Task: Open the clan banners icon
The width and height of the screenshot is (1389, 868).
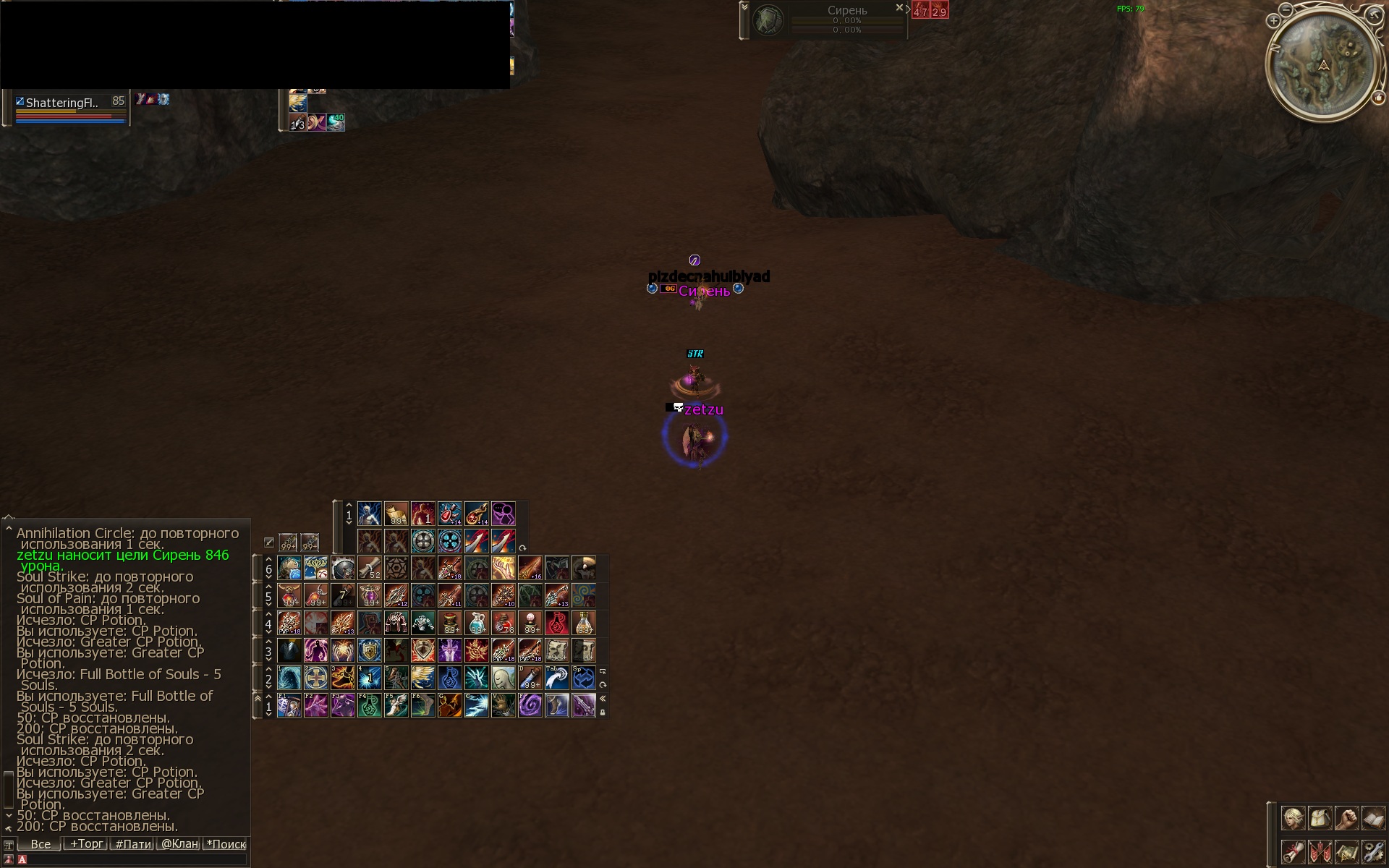Action: [1320, 851]
